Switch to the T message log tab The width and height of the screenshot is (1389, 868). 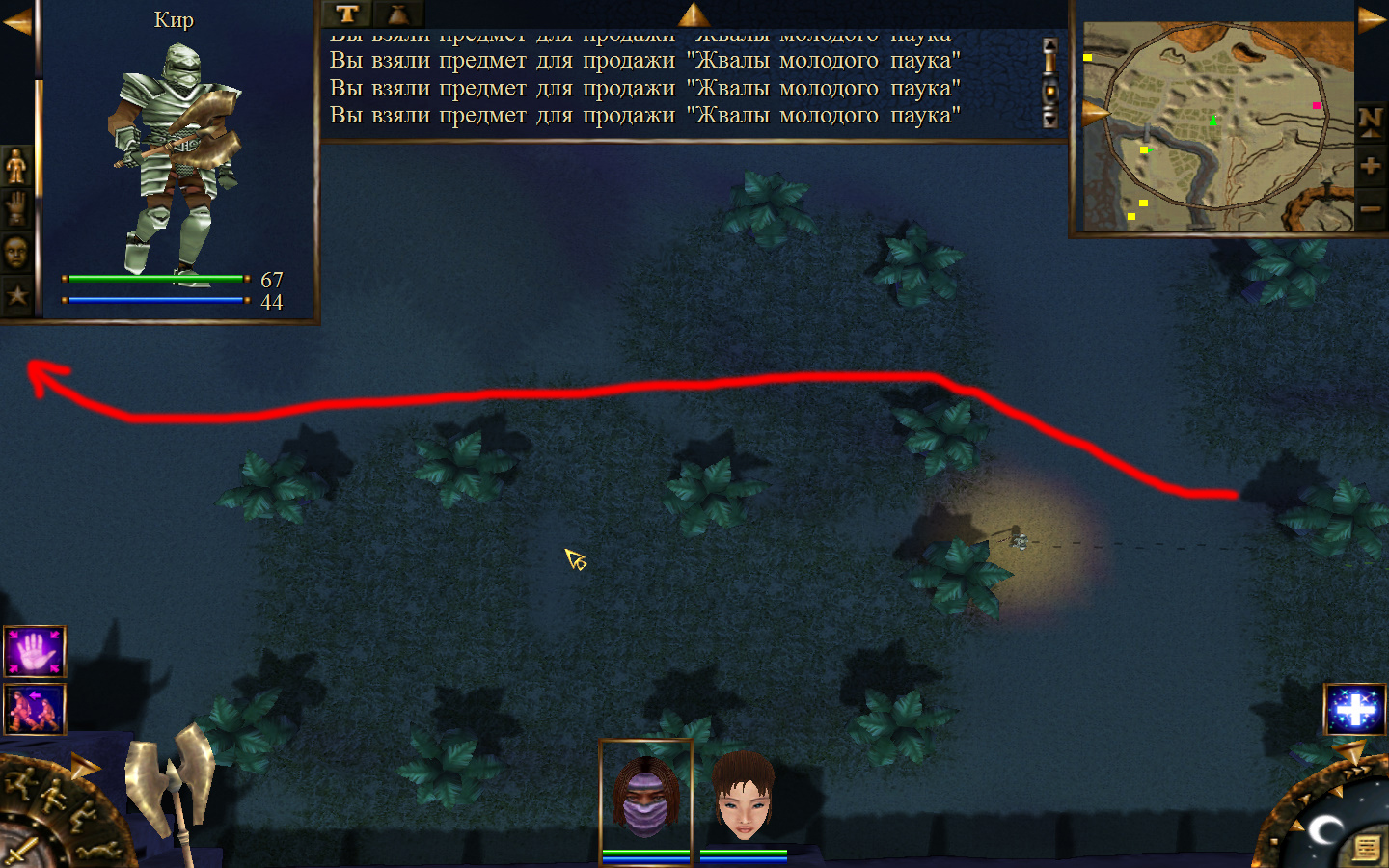tap(347, 14)
